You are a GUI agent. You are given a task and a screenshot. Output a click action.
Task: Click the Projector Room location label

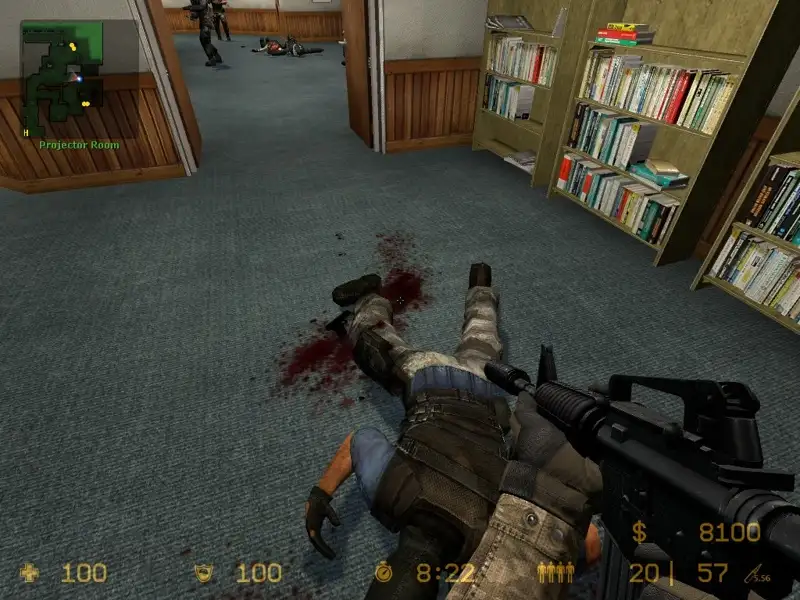click(79, 145)
